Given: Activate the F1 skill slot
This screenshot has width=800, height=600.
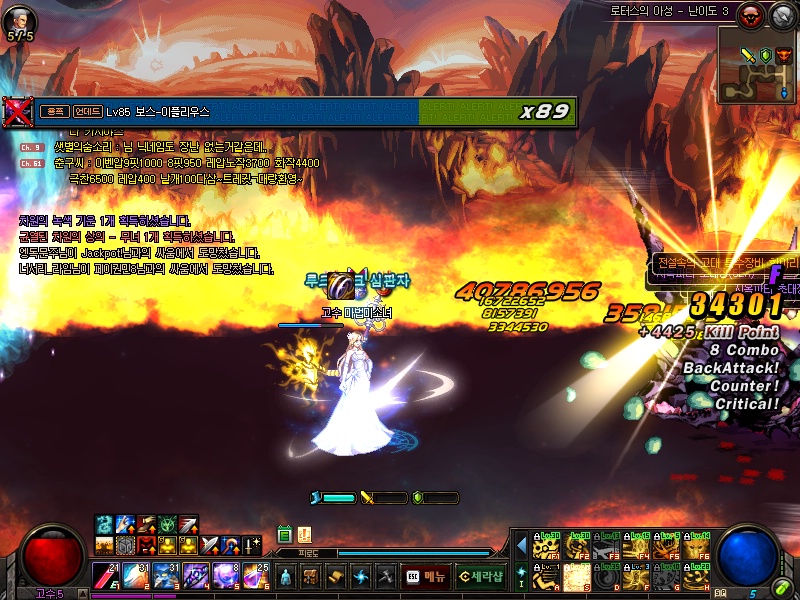Looking at the screenshot, I should click(546, 547).
